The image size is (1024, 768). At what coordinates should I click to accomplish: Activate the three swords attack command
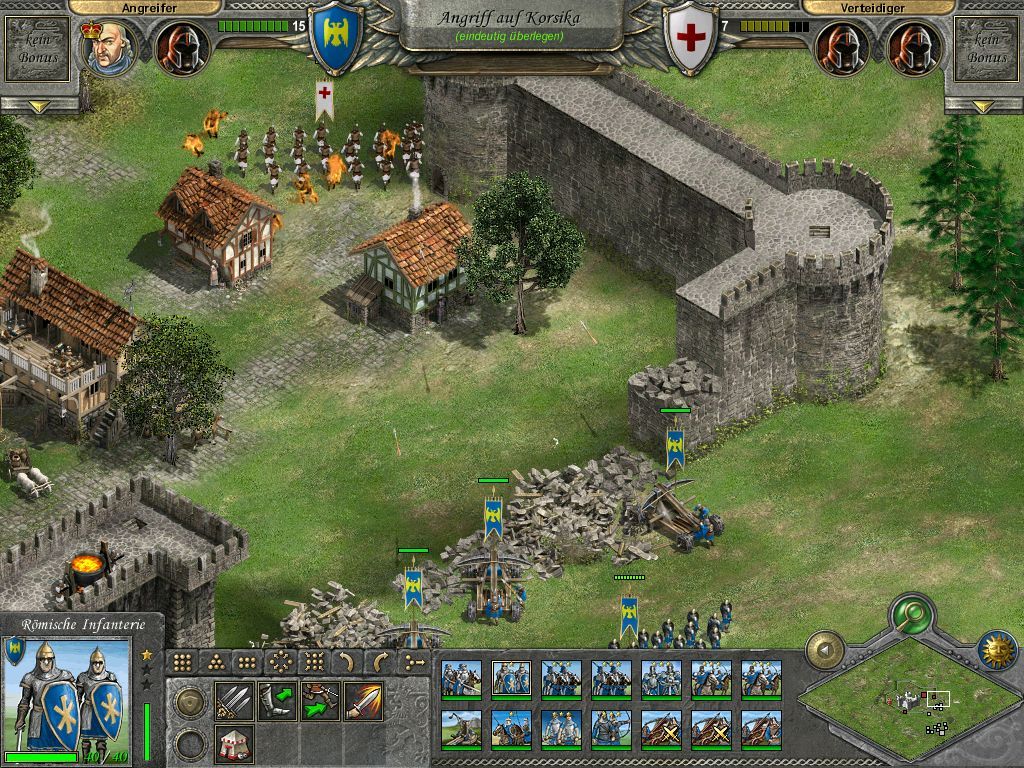pyautogui.click(x=233, y=701)
